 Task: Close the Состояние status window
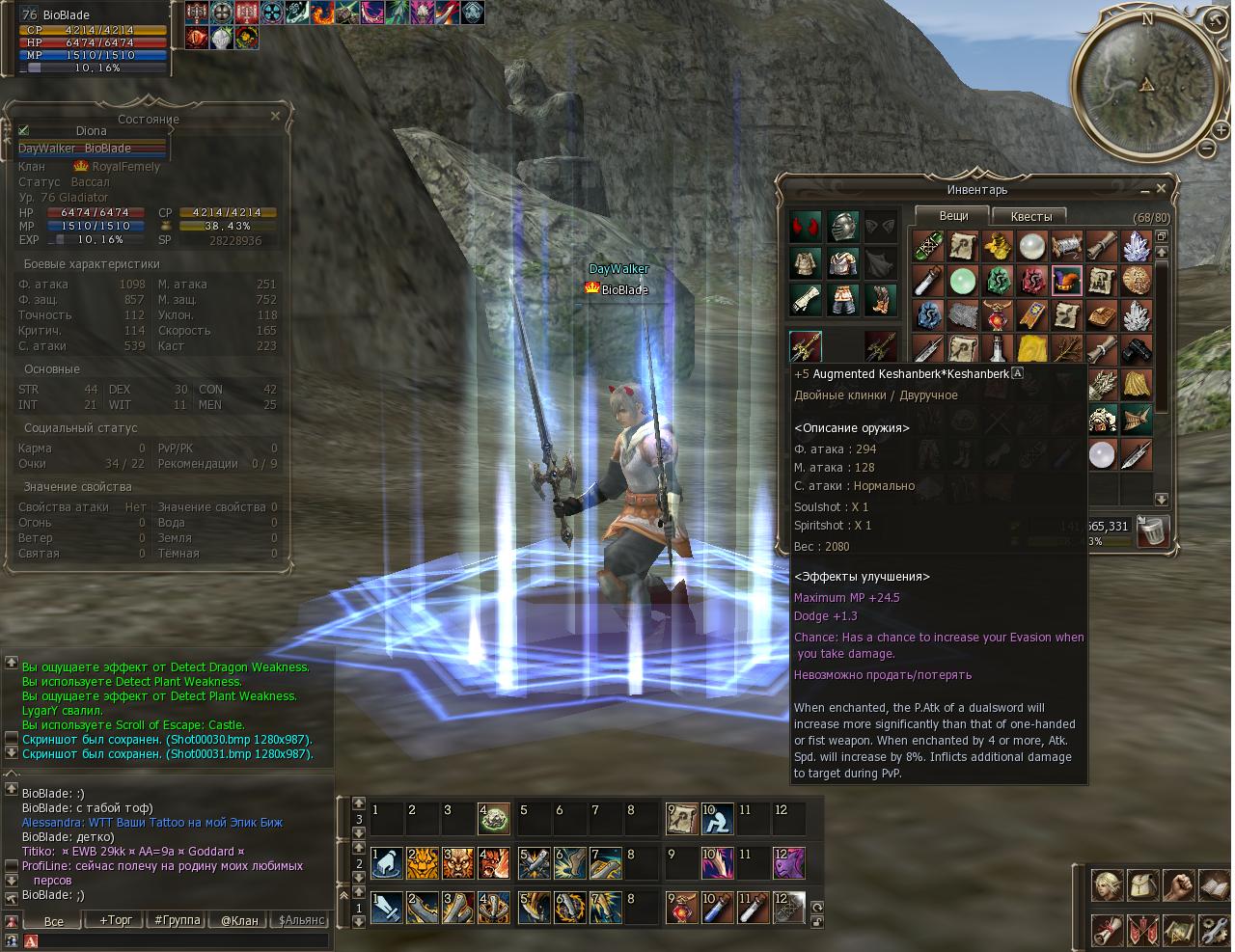(275, 117)
